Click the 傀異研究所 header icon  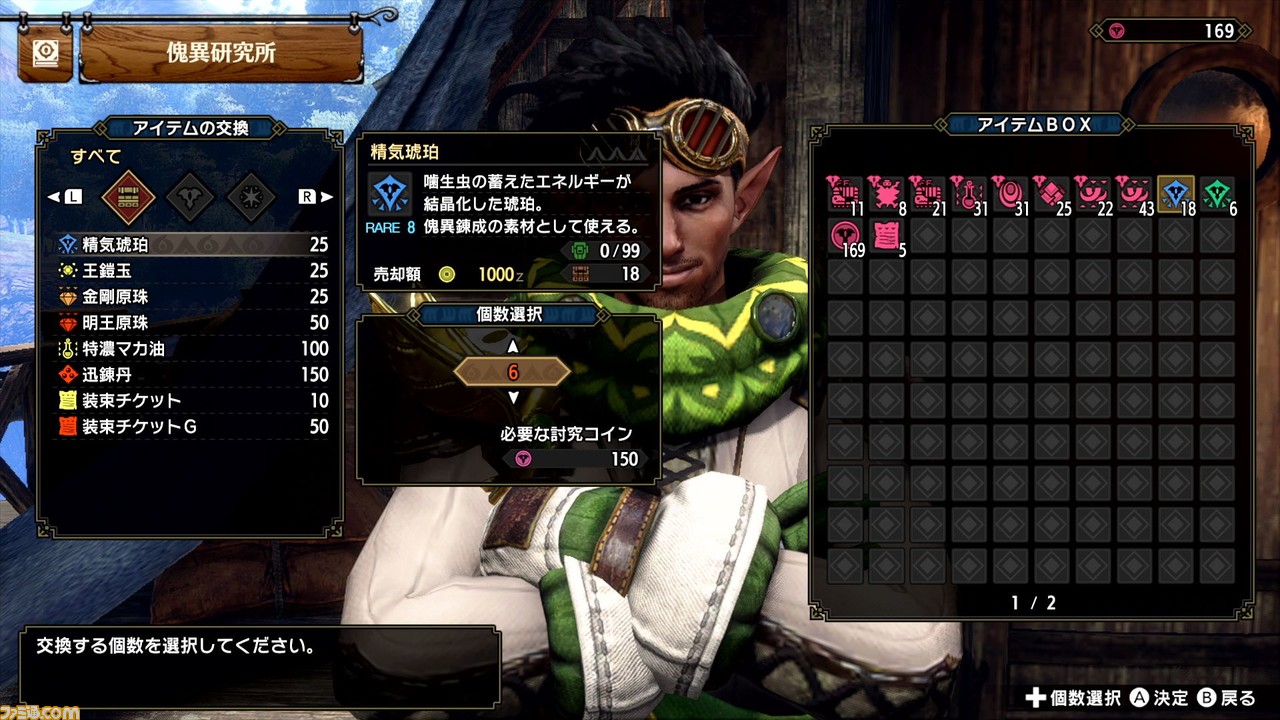[x=44, y=55]
